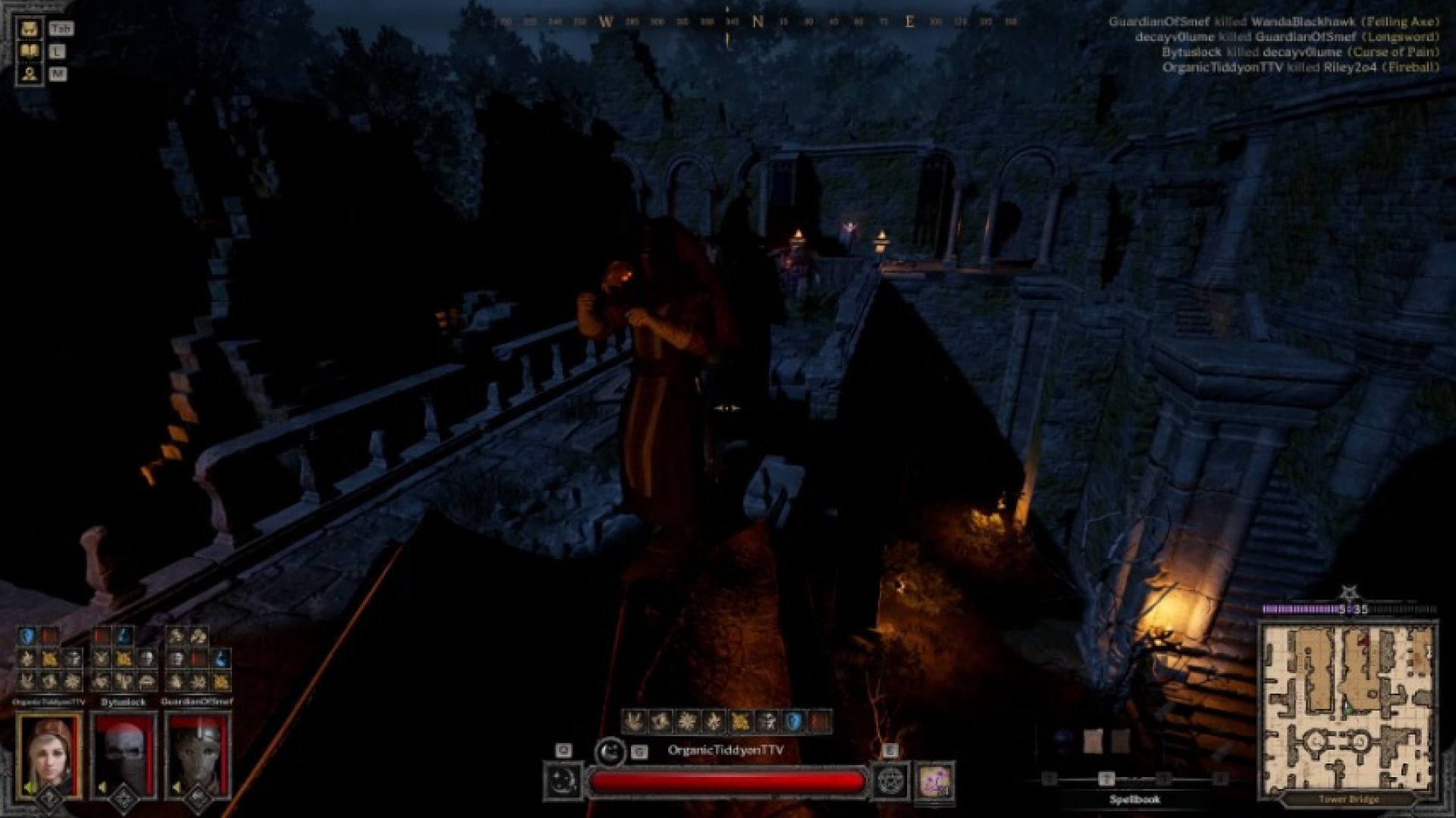Click the blue shield buff icon above health bar
The width and height of the screenshot is (1456, 818).
click(793, 722)
